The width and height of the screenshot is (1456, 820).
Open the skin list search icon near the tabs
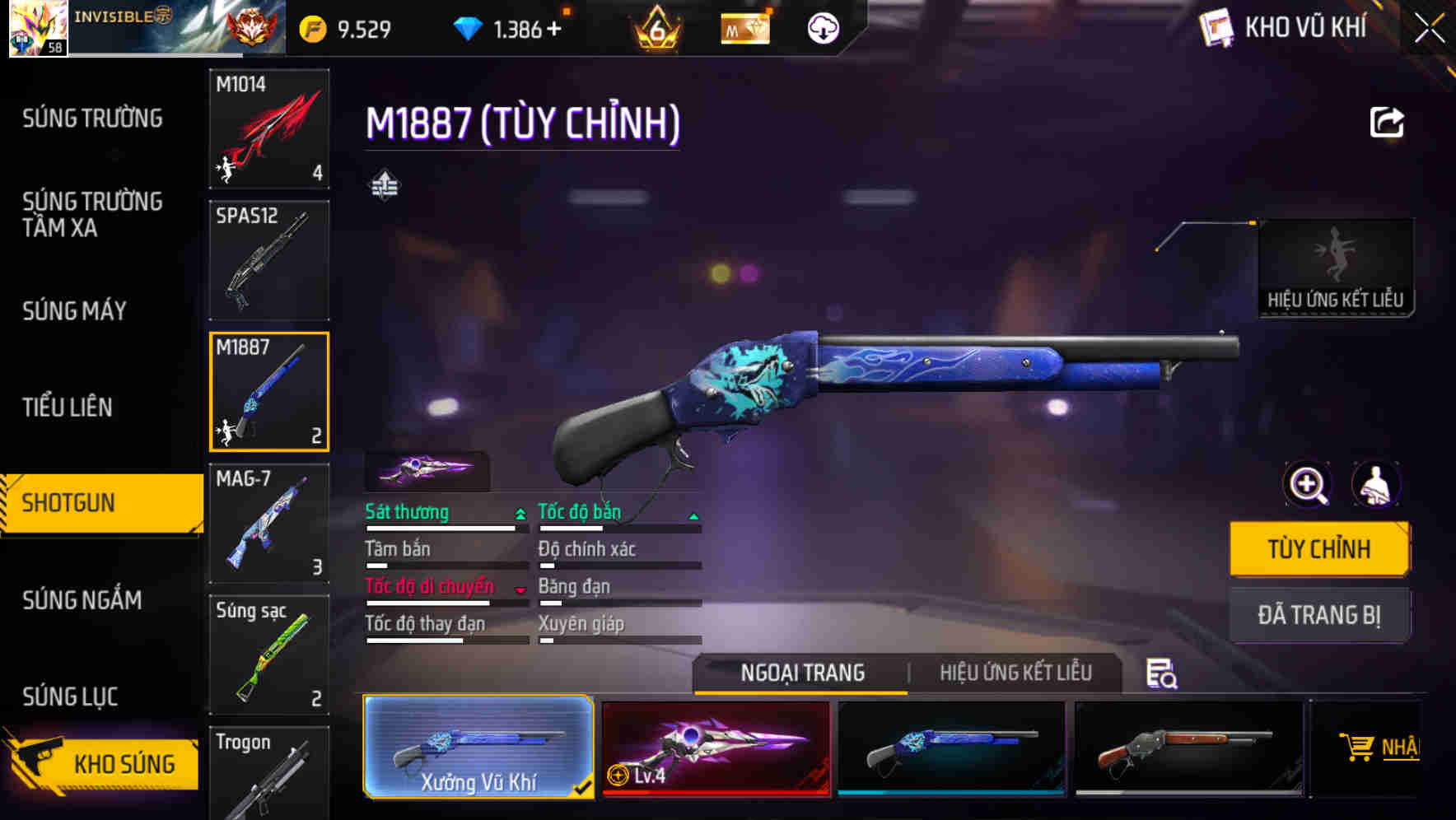1161,673
